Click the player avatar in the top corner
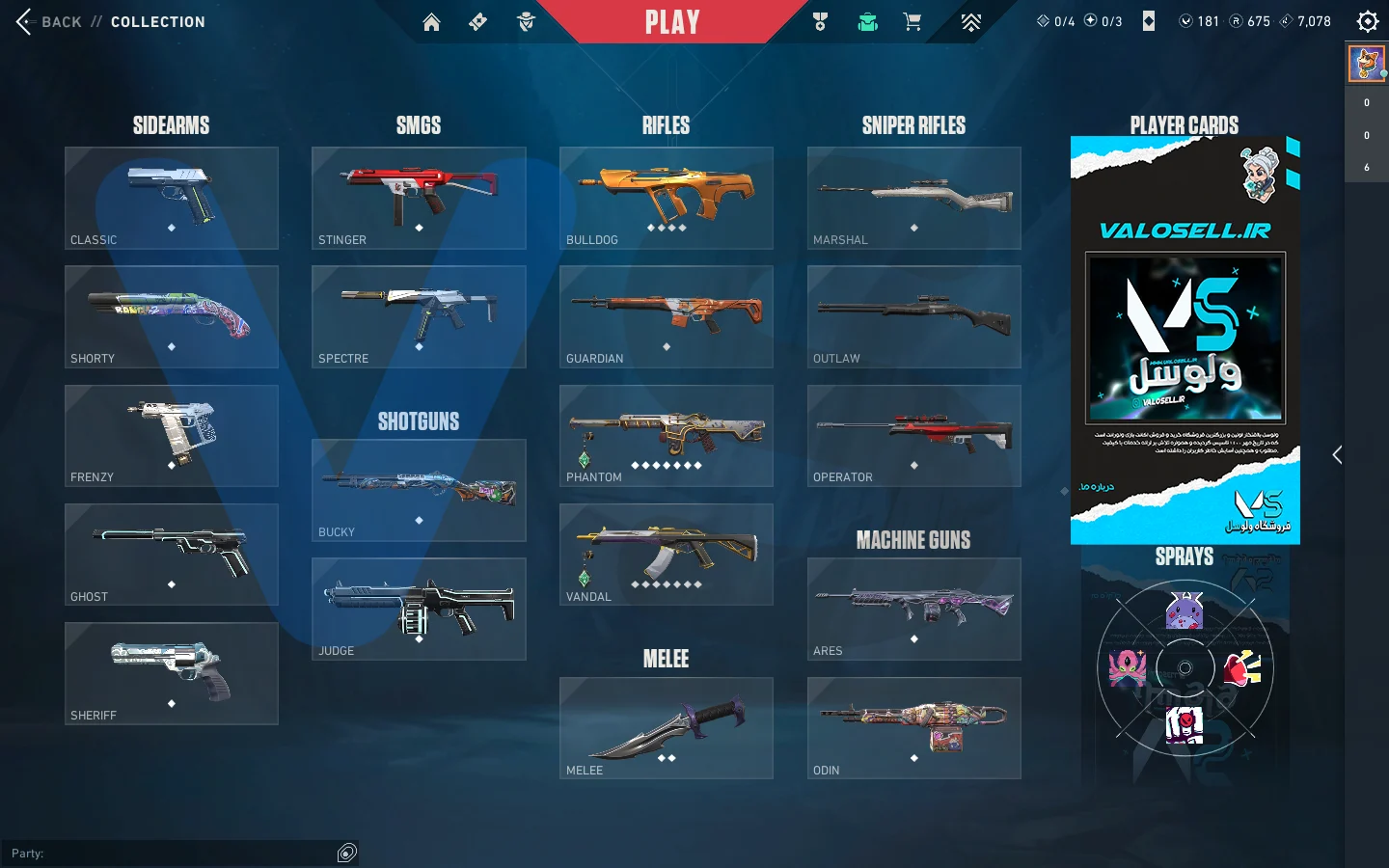The width and height of the screenshot is (1389, 868). coord(1366,64)
